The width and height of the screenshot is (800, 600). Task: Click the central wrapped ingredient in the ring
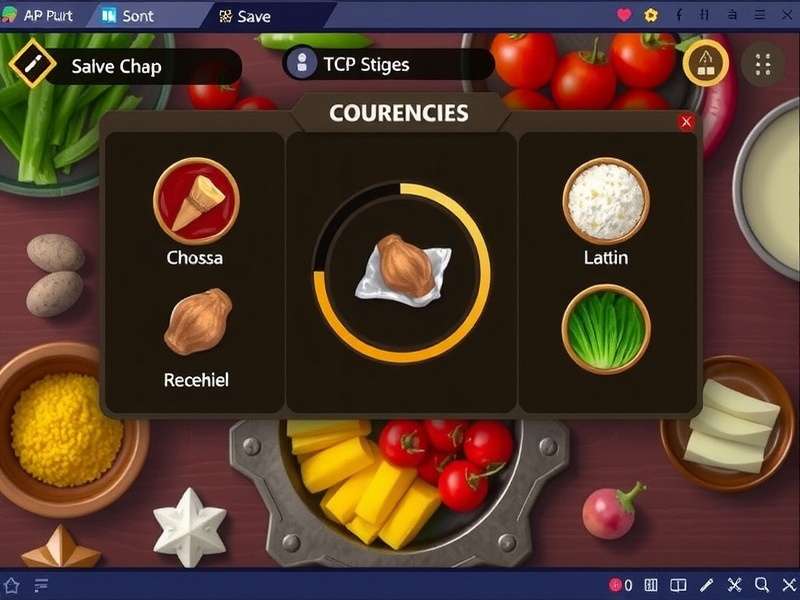pos(402,270)
